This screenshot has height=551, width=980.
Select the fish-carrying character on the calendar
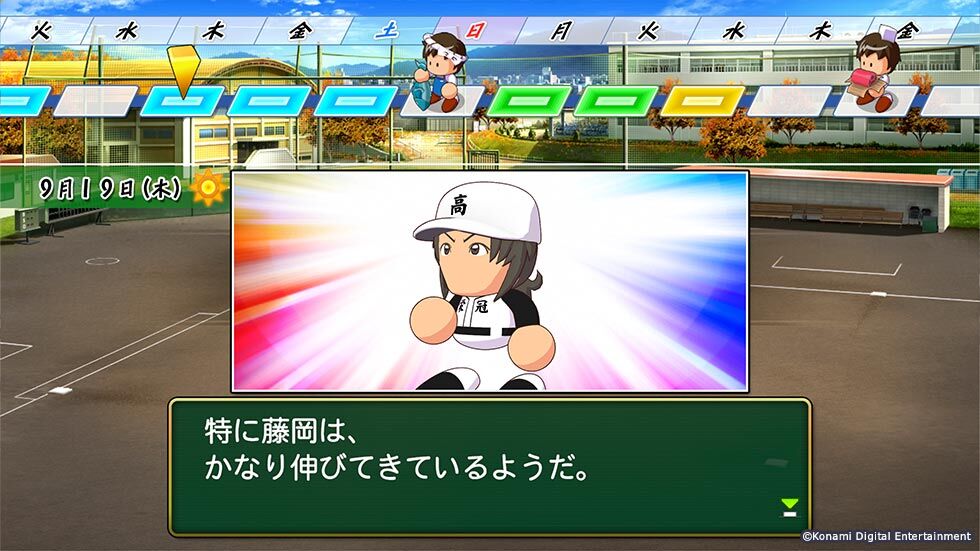(436, 70)
